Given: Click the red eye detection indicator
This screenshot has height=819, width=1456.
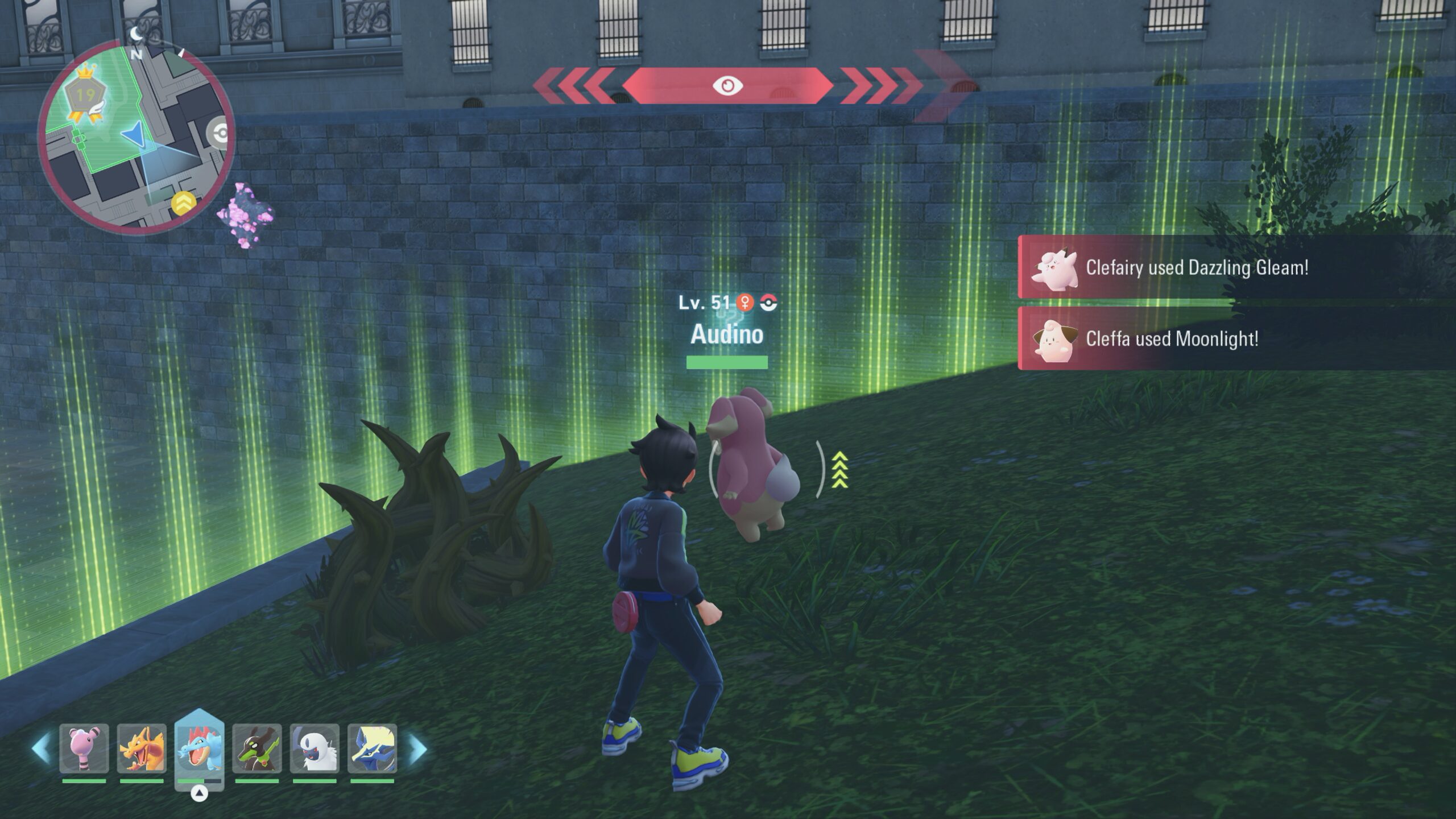Looking at the screenshot, I should (x=727, y=86).
